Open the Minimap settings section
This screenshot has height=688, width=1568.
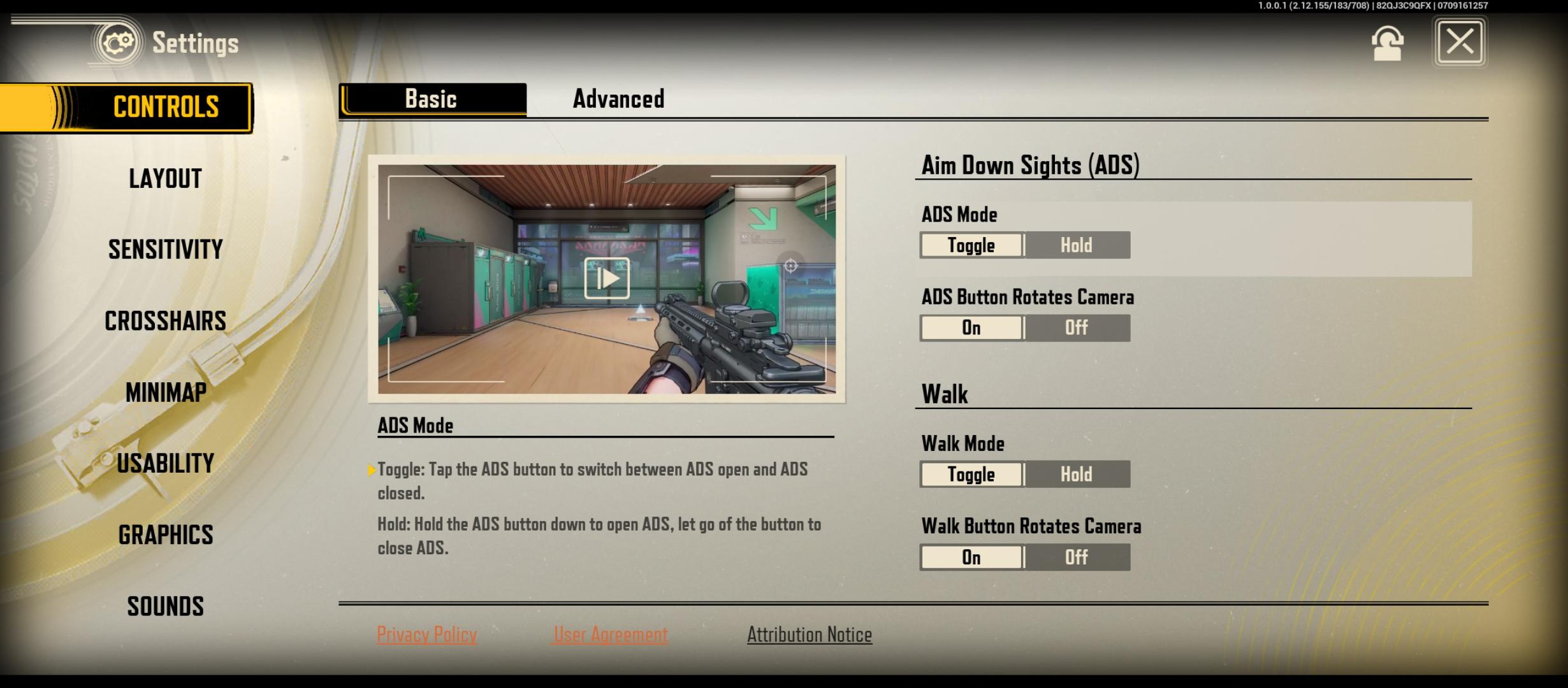click(x=165, y=392)
